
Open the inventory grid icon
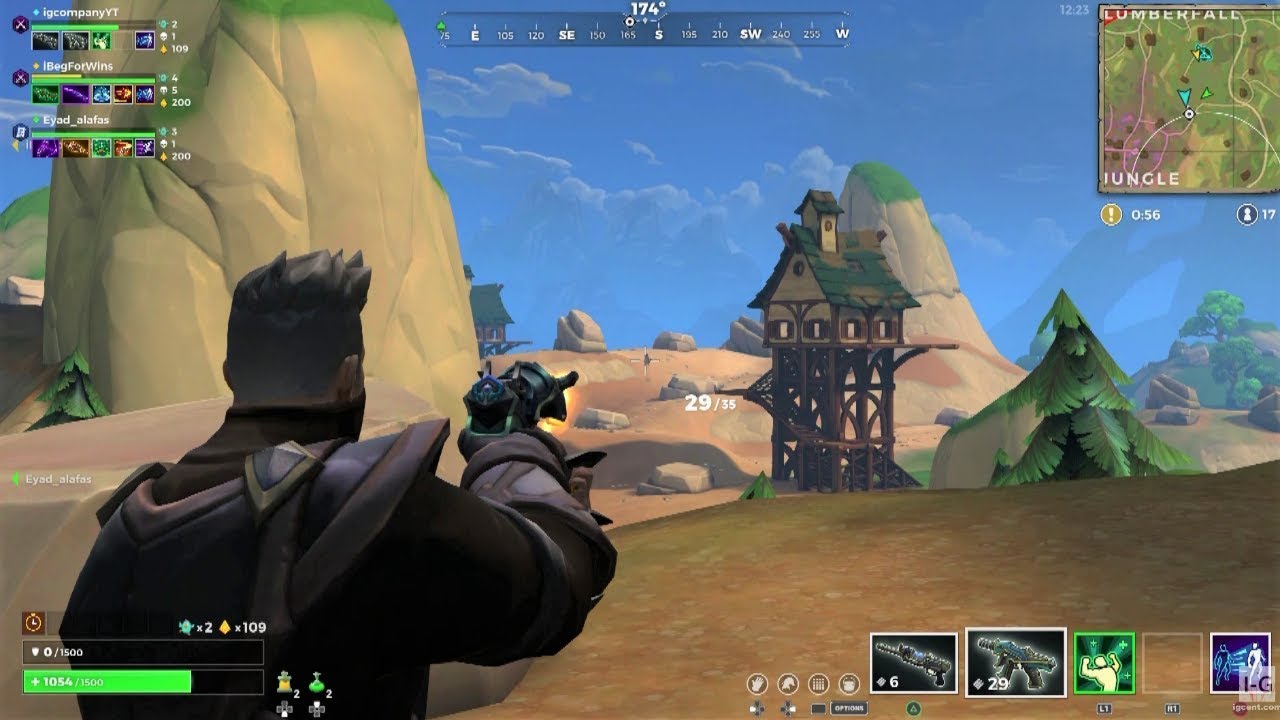tap(818, 684)
